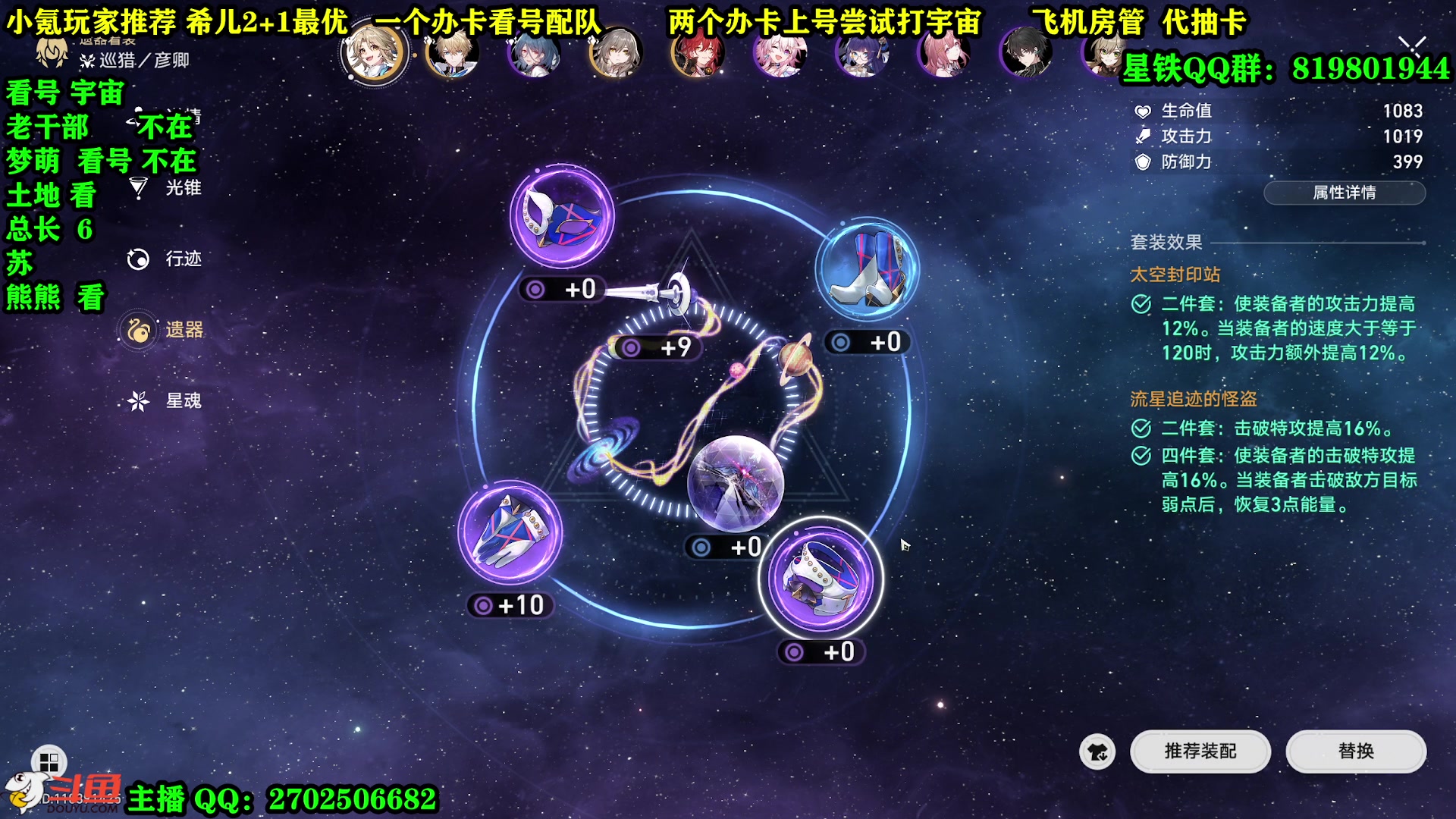Switch to the red-haired character portrait

697,55
